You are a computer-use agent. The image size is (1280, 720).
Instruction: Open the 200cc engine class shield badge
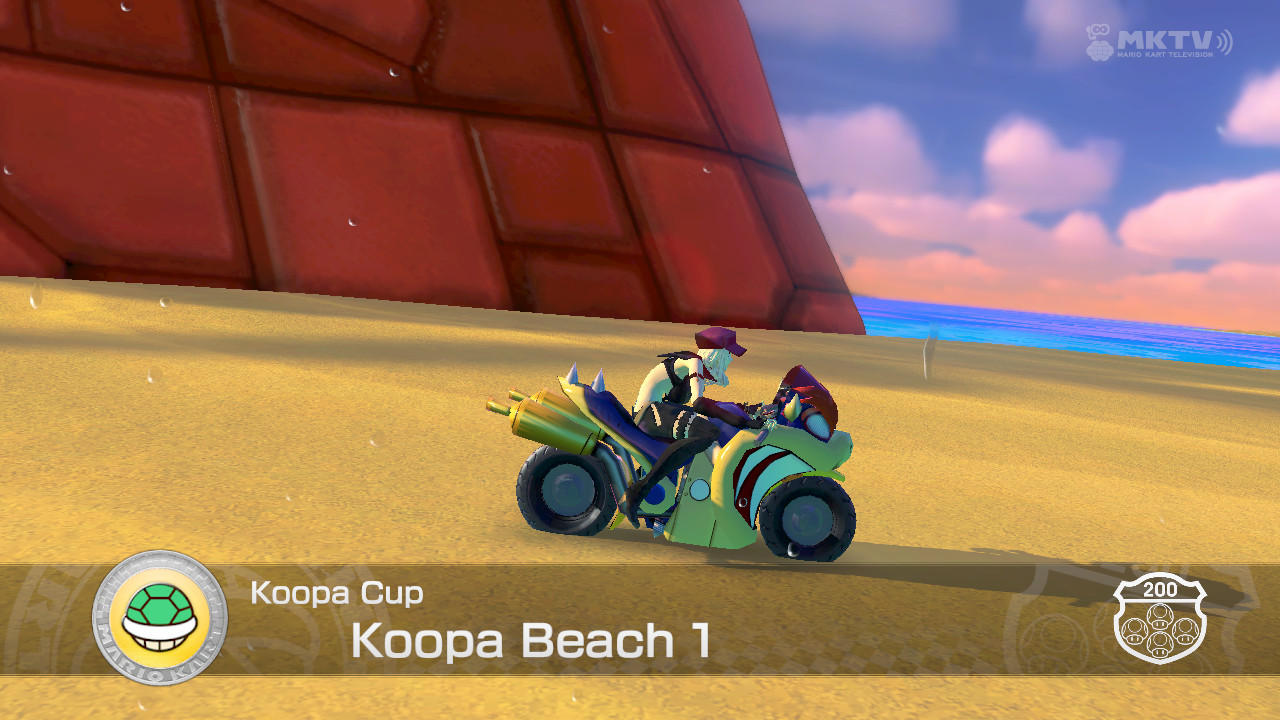[1161, 622]
